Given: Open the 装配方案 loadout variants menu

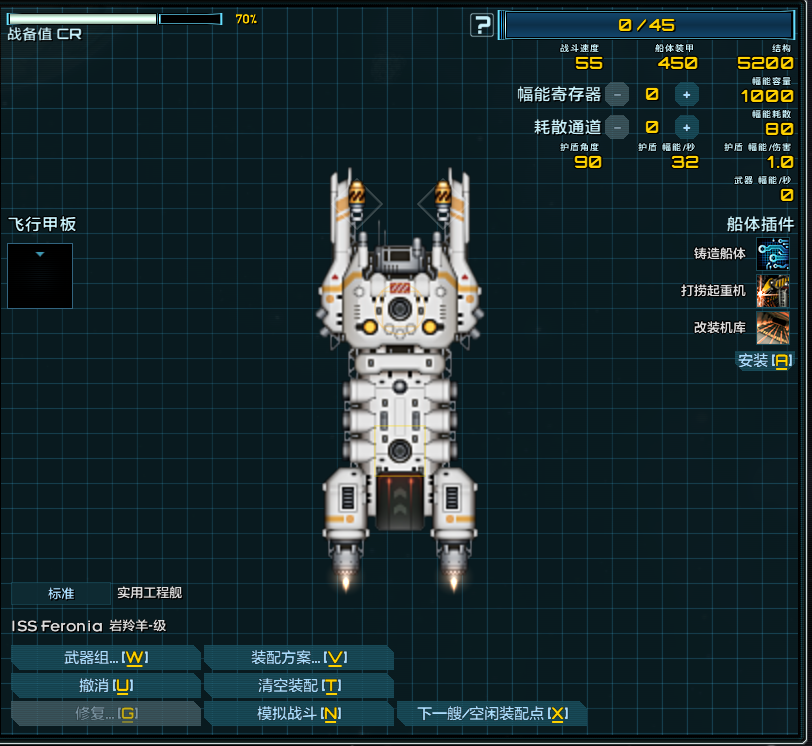Looking at the screenshot, I should tap(298, 657).
